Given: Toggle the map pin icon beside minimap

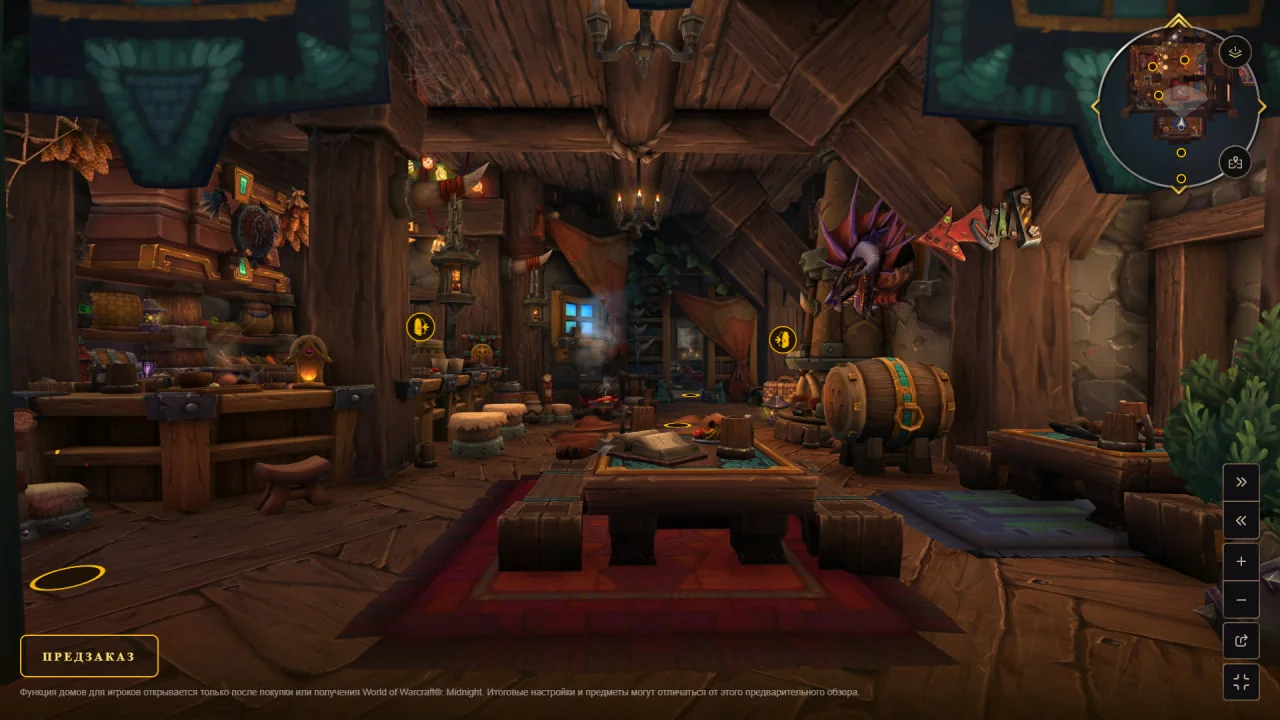Looking at the screenshot, I should coord(1236,162).
